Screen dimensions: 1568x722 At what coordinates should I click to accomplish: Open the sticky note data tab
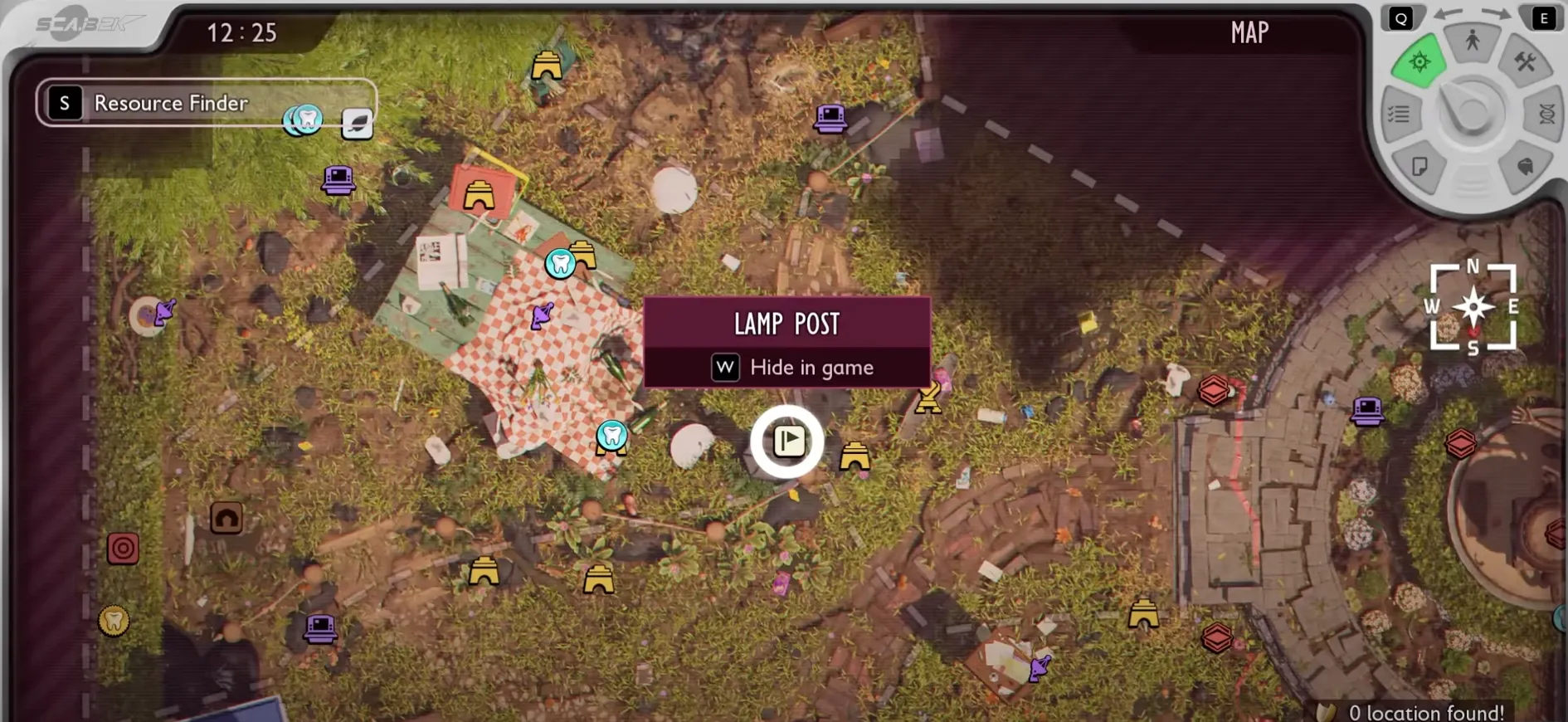[x=1420, y=167]
